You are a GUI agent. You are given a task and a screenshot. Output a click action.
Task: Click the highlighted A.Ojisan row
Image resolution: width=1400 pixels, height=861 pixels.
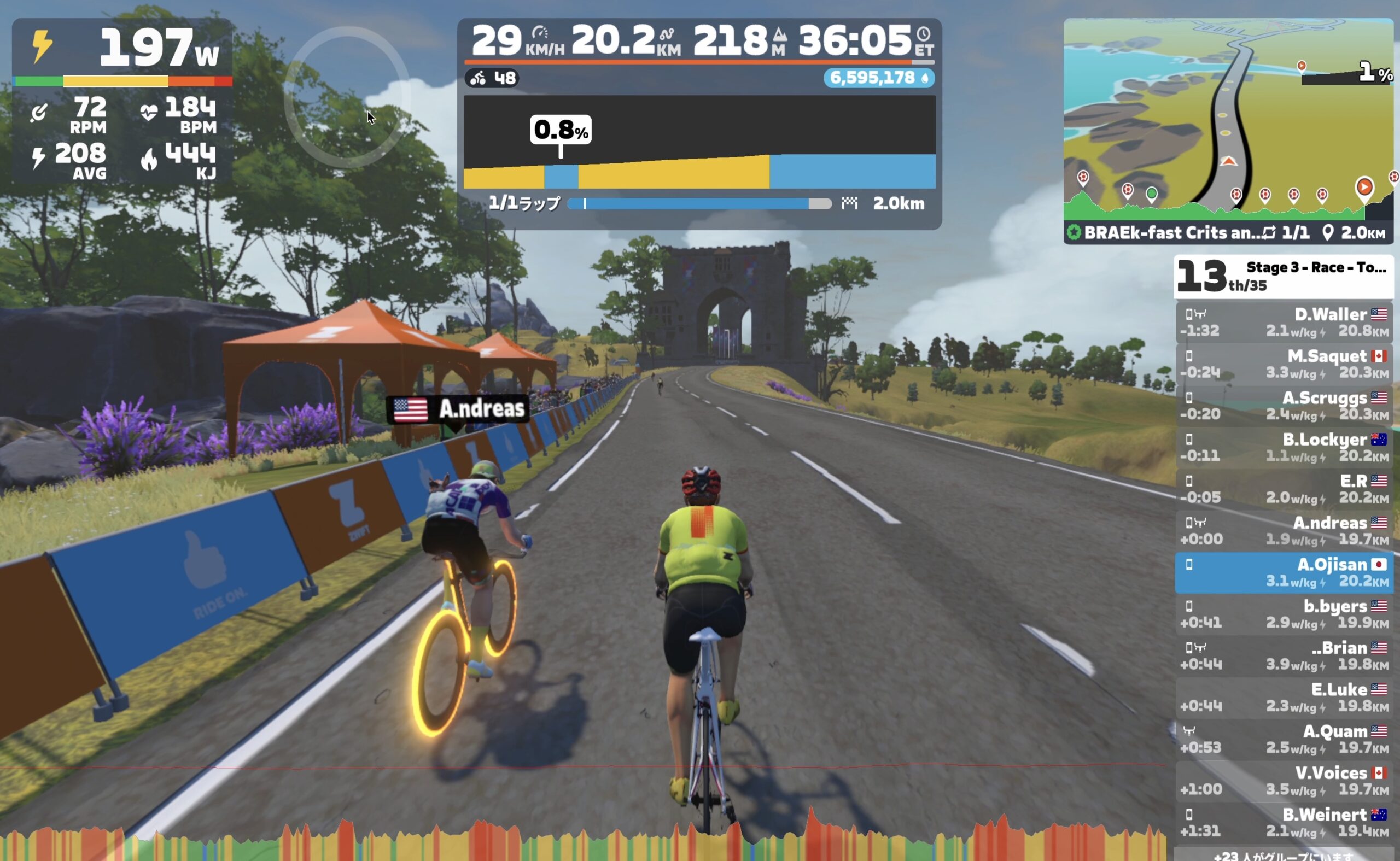tap(1284, 572)
